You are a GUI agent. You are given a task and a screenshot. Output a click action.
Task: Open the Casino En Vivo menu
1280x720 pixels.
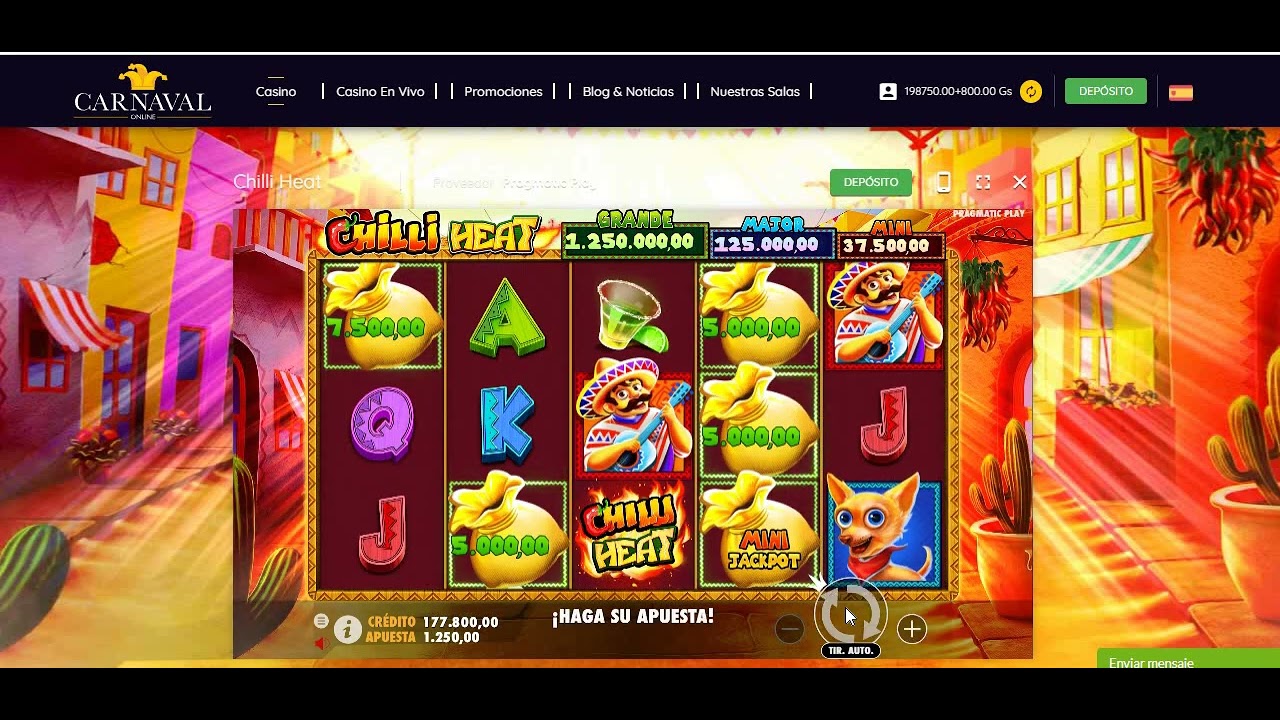(x=382, y=91)
